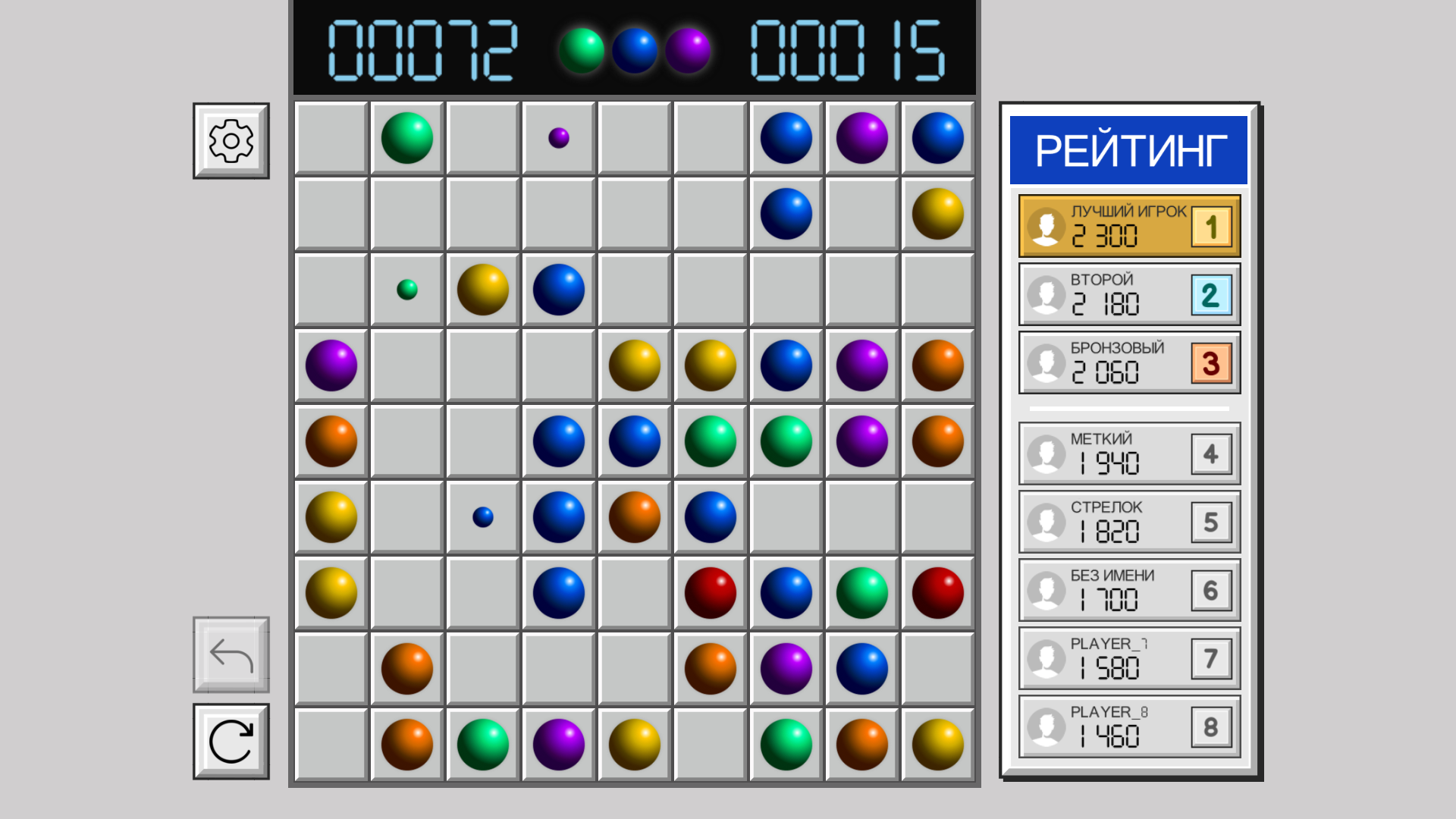Click the ВТОРОЙ player entry
This screenshot has height=819, width=1456.
tap(1128, 295)
